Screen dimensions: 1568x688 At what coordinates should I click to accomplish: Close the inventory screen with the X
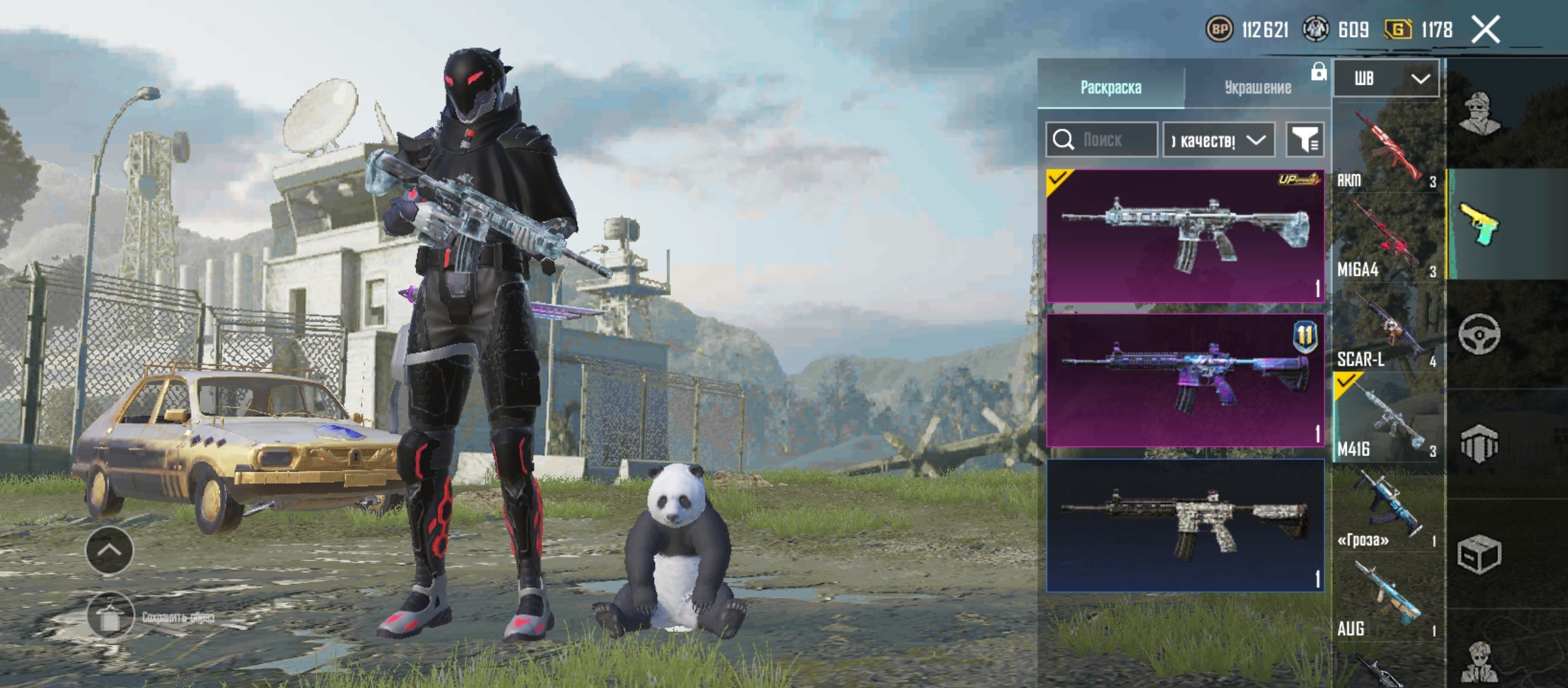(x=1485, y=30)
